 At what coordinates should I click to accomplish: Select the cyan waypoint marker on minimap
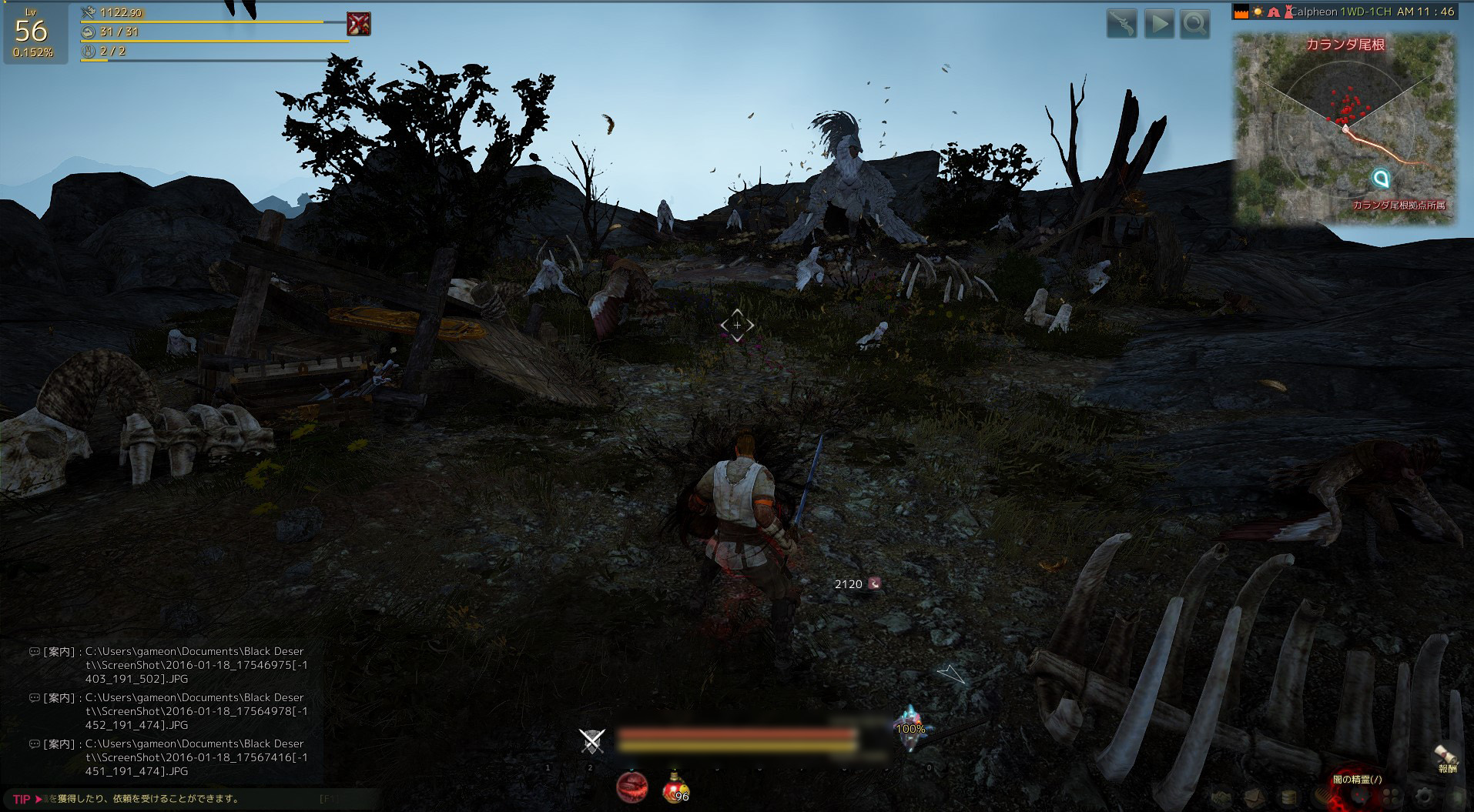1382,179
